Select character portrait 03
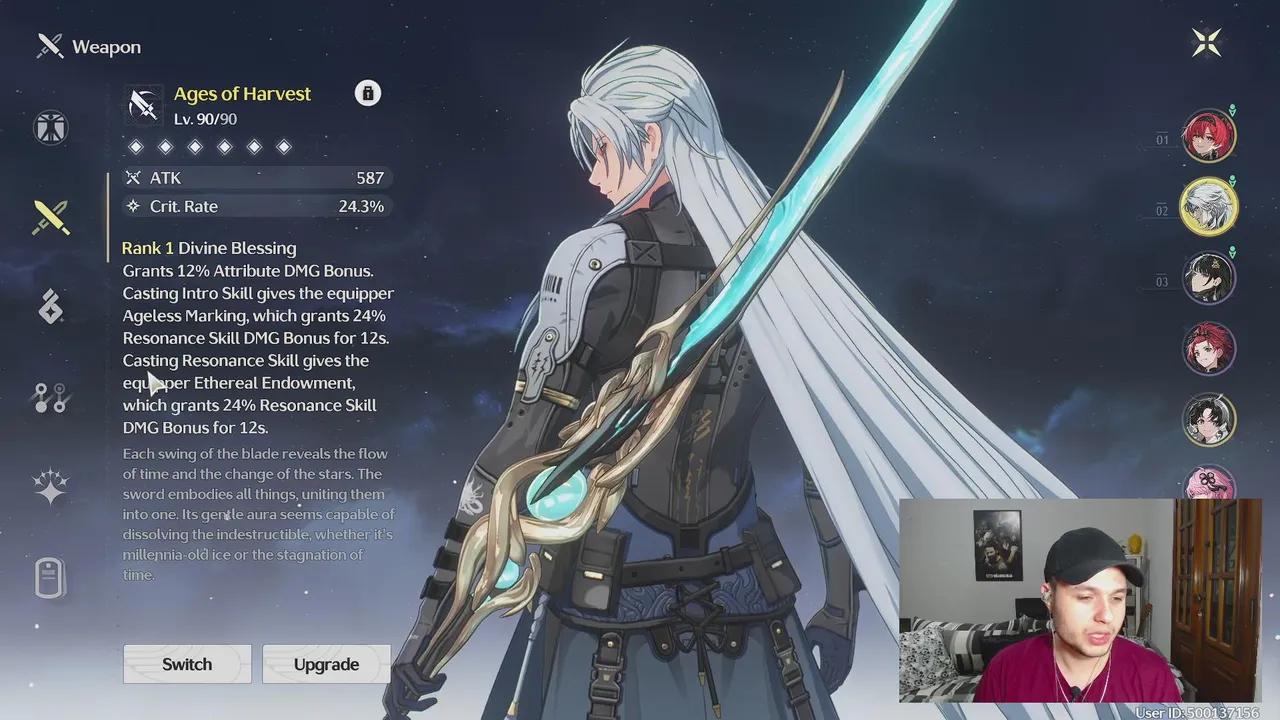 coord(1209,277)
